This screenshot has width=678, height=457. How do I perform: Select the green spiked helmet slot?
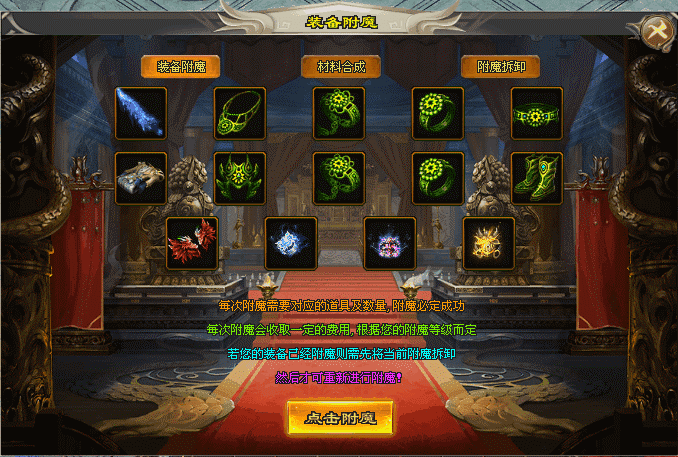pos(240,178)
